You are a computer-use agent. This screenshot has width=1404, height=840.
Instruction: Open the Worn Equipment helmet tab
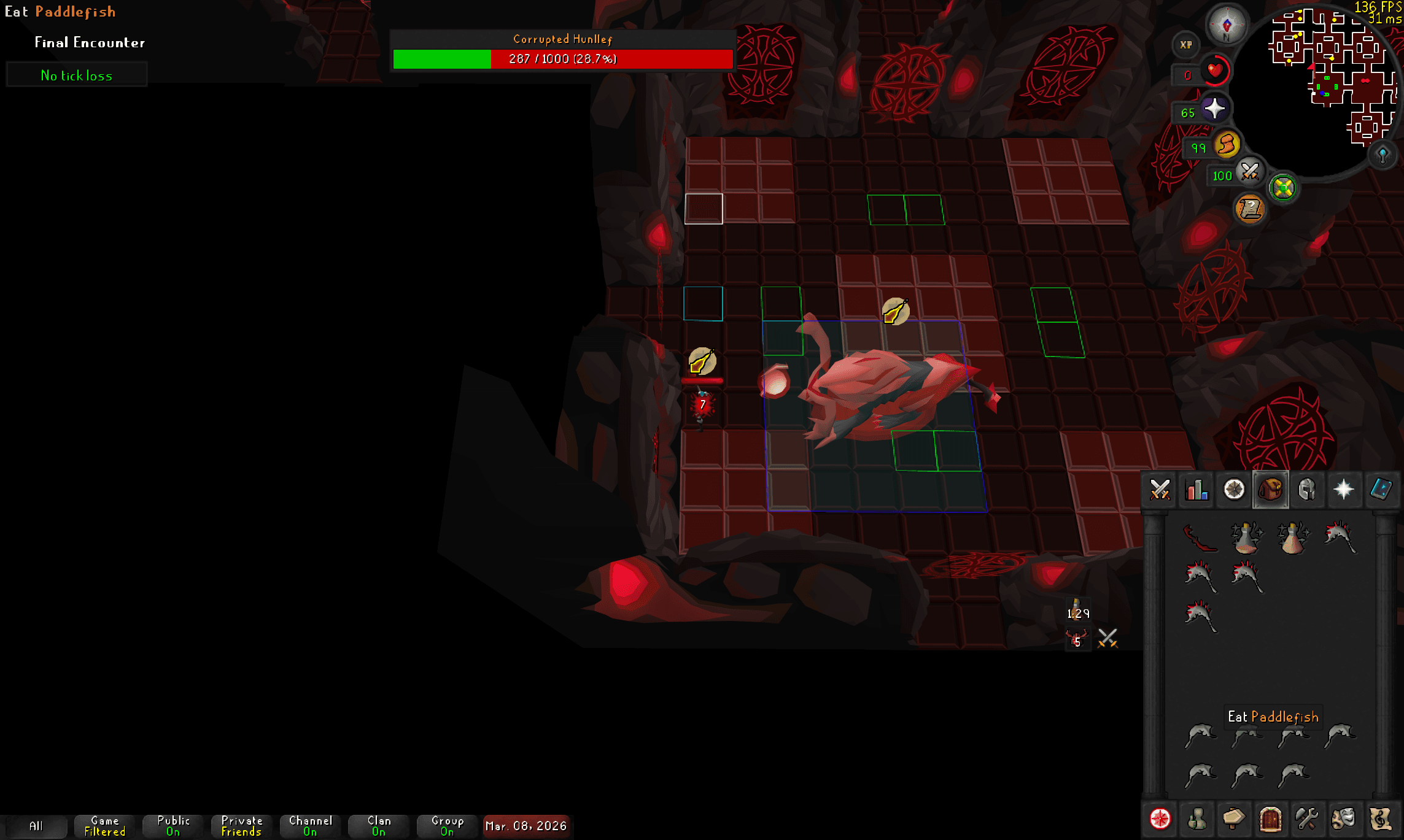pyautogui.click(x=1307, y=490)
